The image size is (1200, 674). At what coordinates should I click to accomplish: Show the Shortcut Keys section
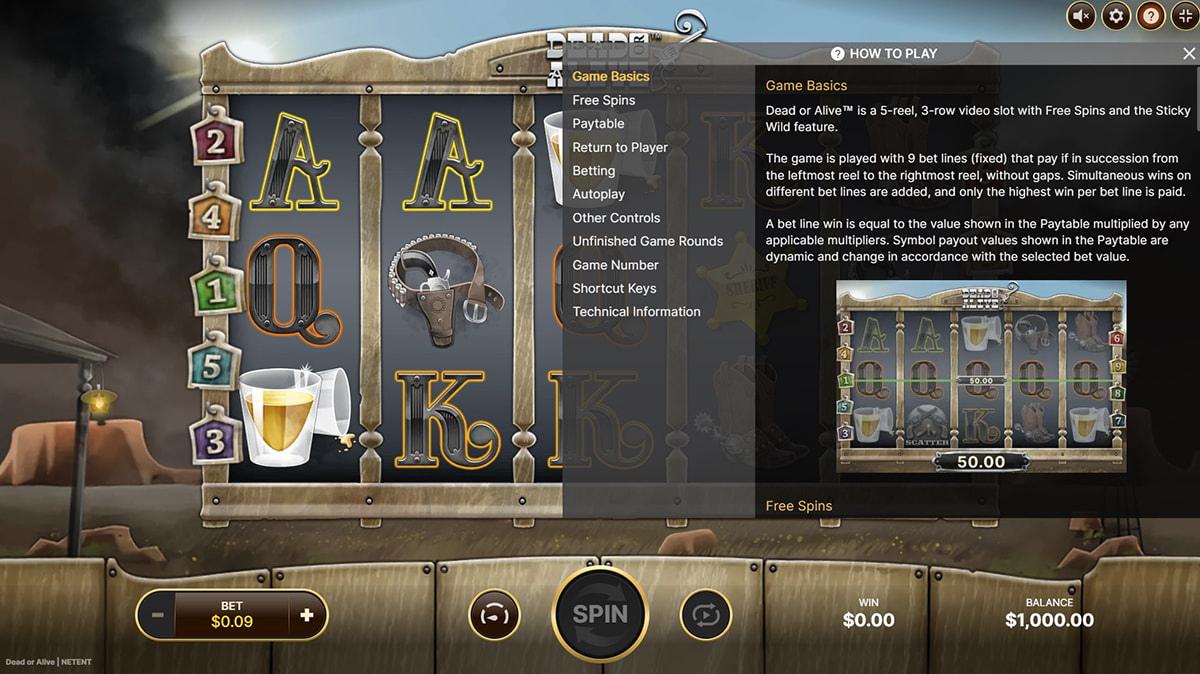tap(614, 288)
